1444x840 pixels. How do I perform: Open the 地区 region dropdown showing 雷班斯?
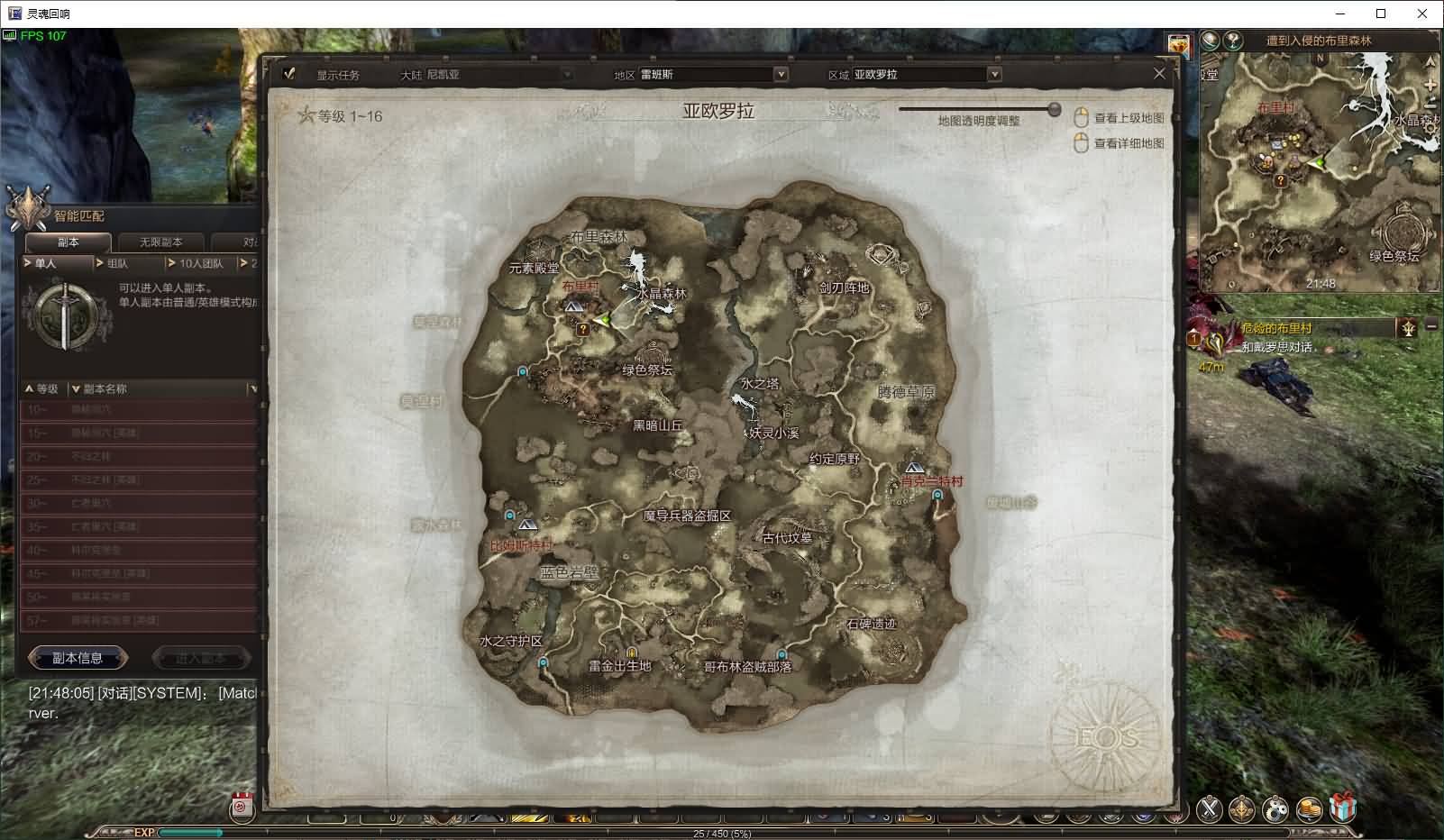(781, 75)
